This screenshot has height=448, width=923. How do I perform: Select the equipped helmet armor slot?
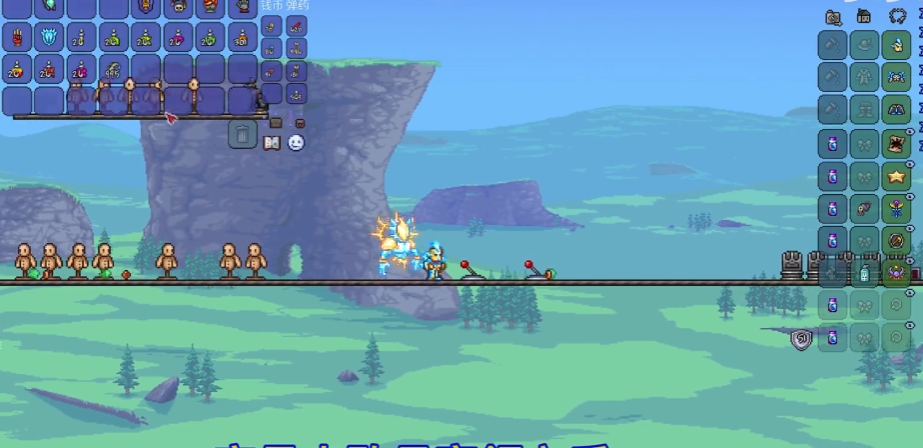click(897, 45)
